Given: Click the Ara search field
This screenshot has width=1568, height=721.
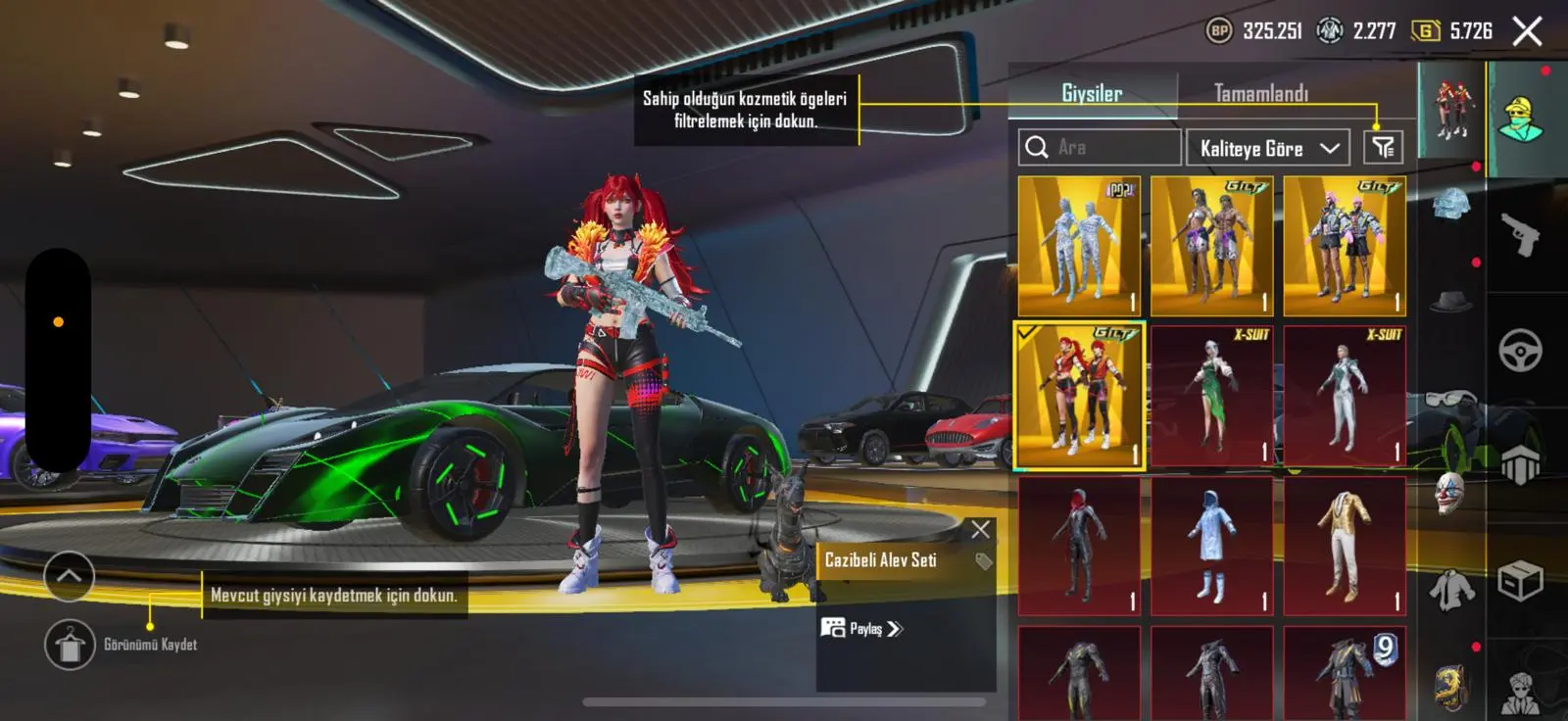Looking at the screenshot, I should (1100, 147).
